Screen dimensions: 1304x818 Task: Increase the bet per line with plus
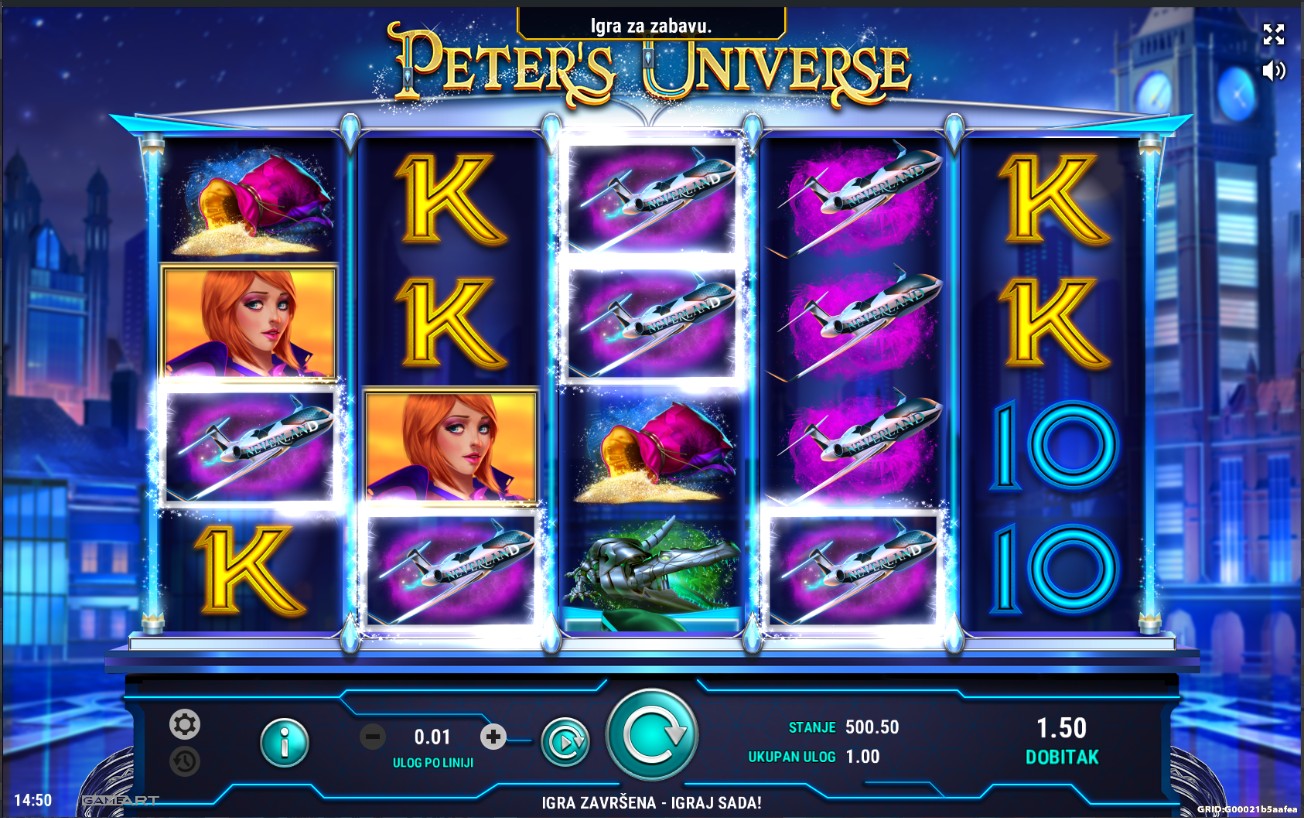click(493, 738)
